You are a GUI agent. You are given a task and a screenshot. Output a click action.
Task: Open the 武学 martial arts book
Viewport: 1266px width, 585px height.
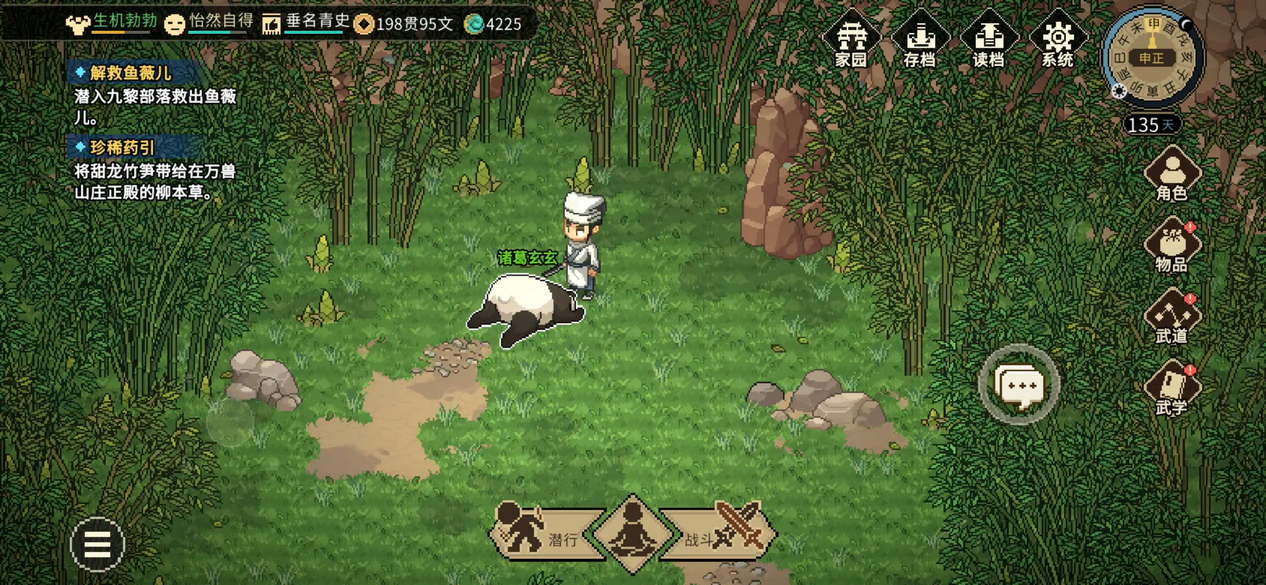1171,388
